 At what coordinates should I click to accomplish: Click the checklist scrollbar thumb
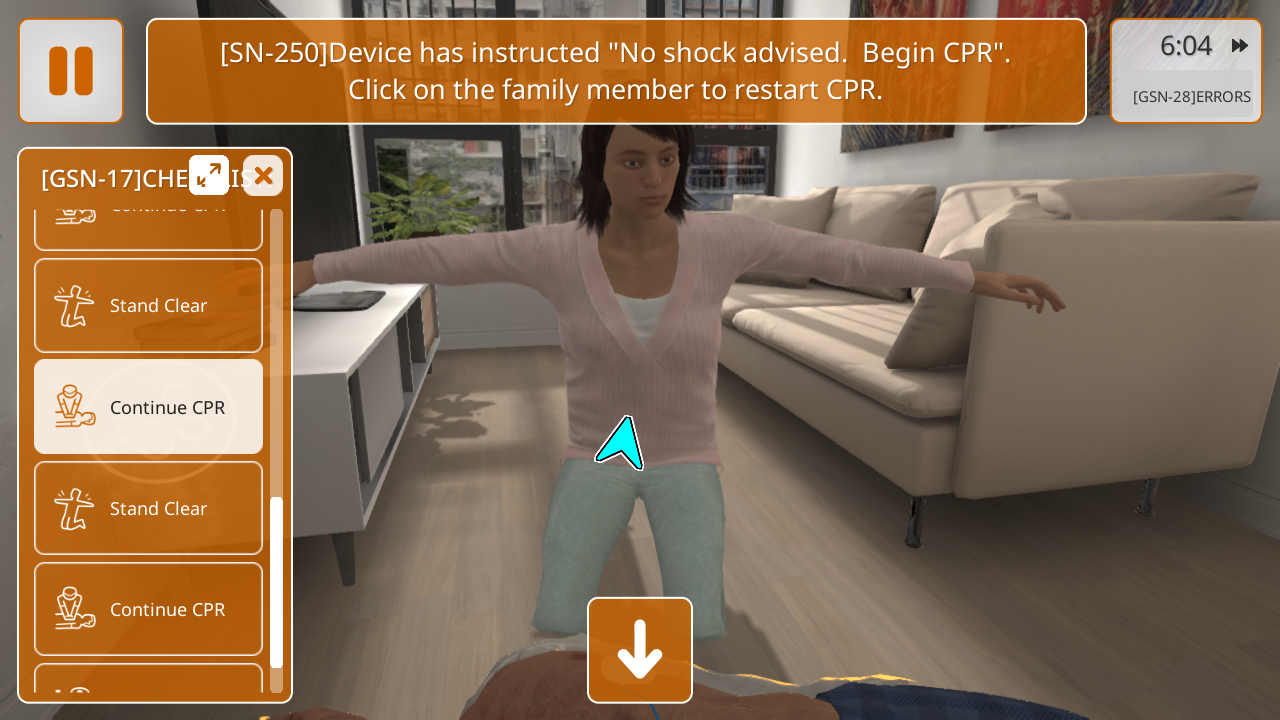(x=277, y=580)
